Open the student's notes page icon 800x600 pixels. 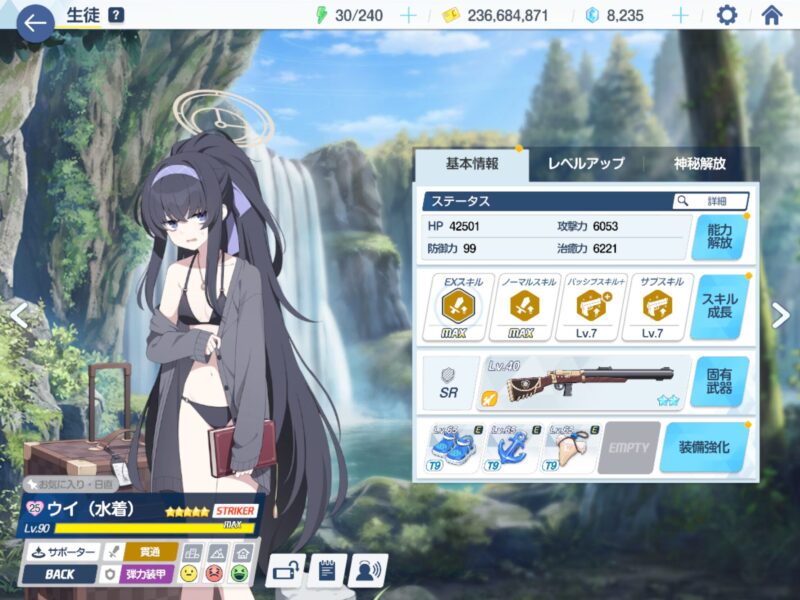click(x=327, y=572)
